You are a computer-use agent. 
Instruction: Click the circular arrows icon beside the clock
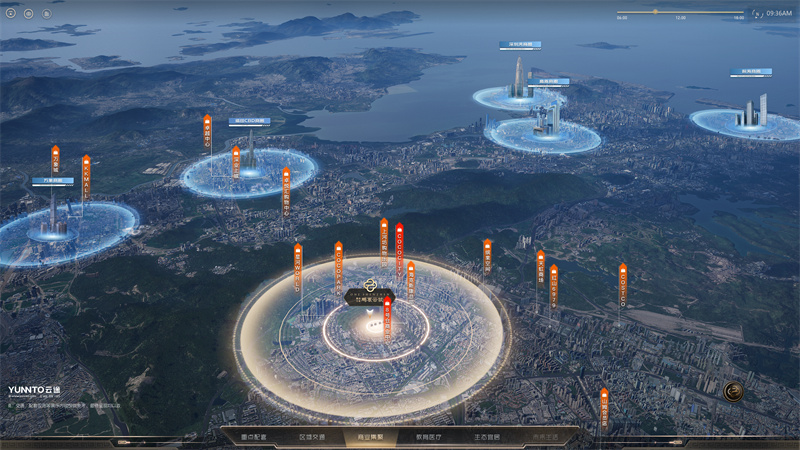[758, 13]
